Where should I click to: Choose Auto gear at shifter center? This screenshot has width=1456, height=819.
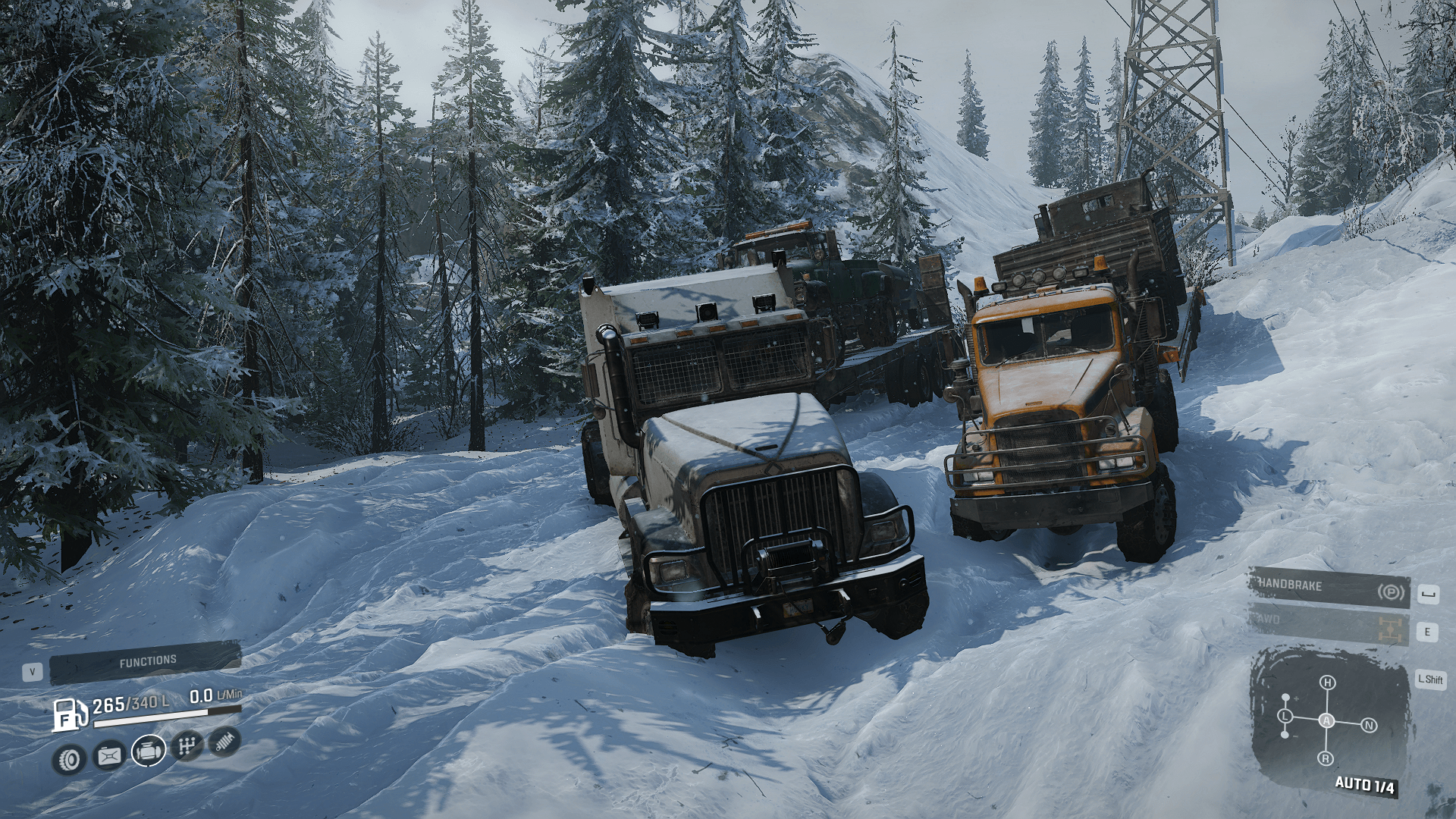pos(1326,720)
